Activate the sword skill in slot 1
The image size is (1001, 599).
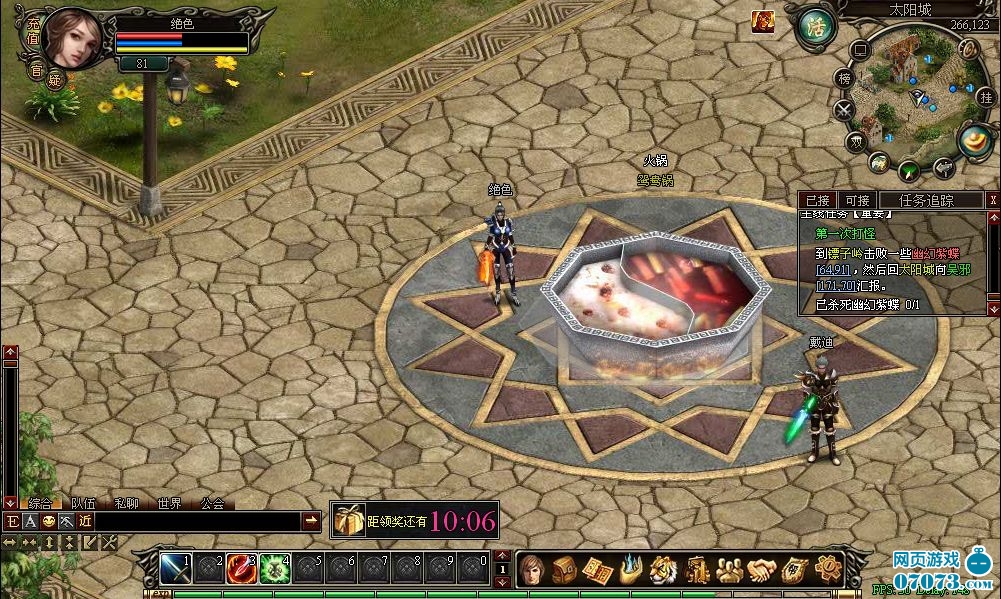tap(175, 568)
